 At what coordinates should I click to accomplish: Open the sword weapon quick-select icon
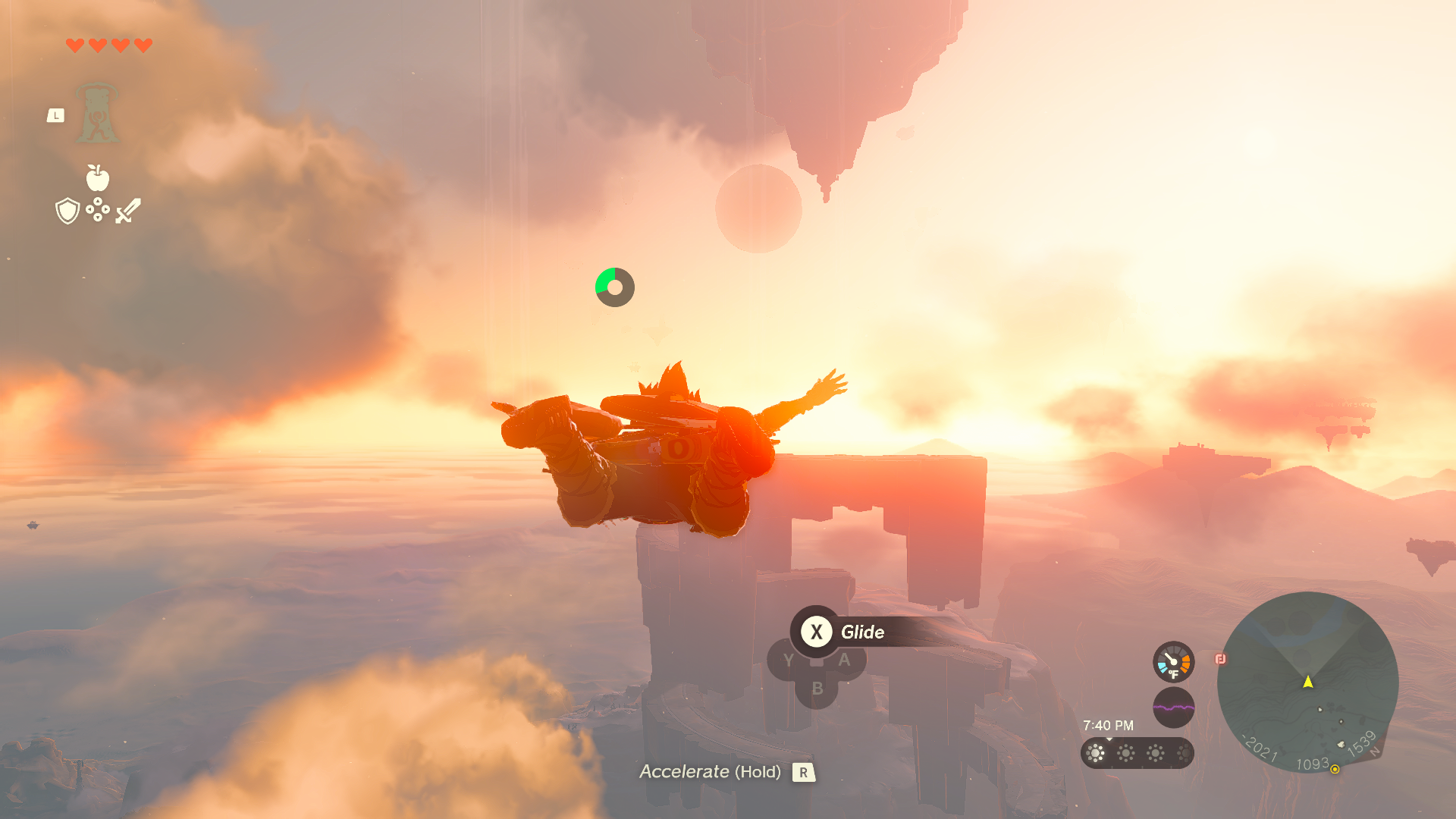(x=128, y=211)
